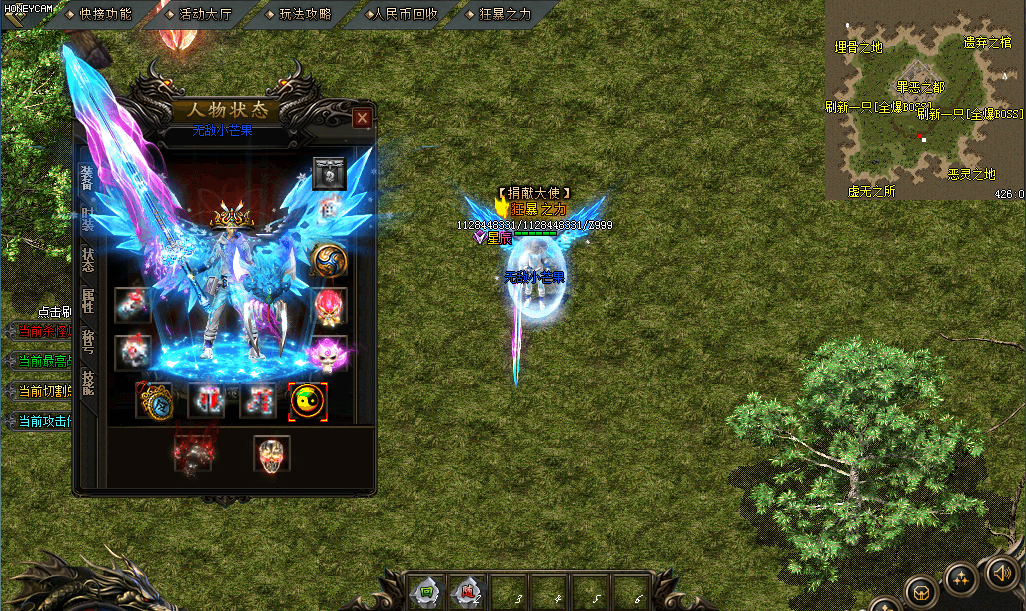Select the pink lotus equipment slot
The height and width of the screenshot is (611, 1026).
click(329, 352)
